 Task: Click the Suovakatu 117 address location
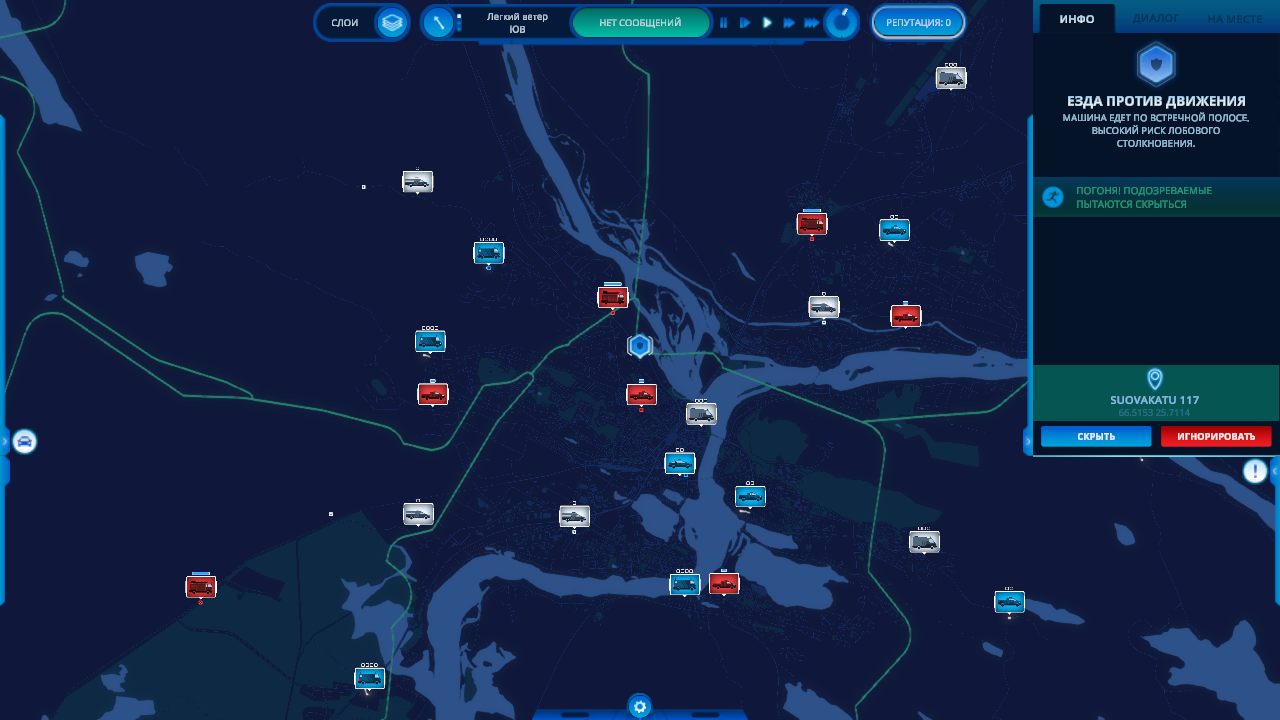[1154, 399]
